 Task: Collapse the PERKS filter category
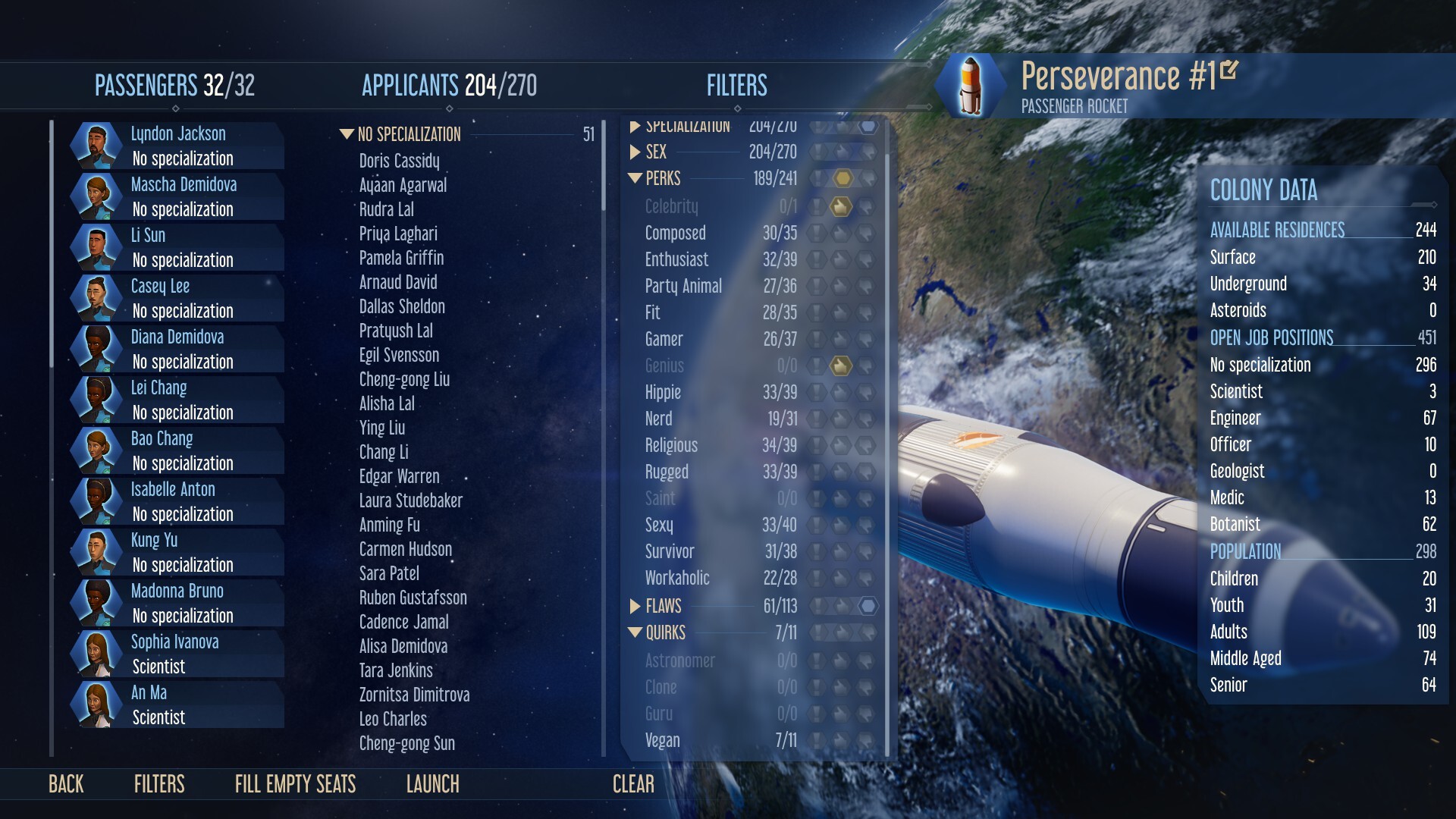click(x=635, y=179)
